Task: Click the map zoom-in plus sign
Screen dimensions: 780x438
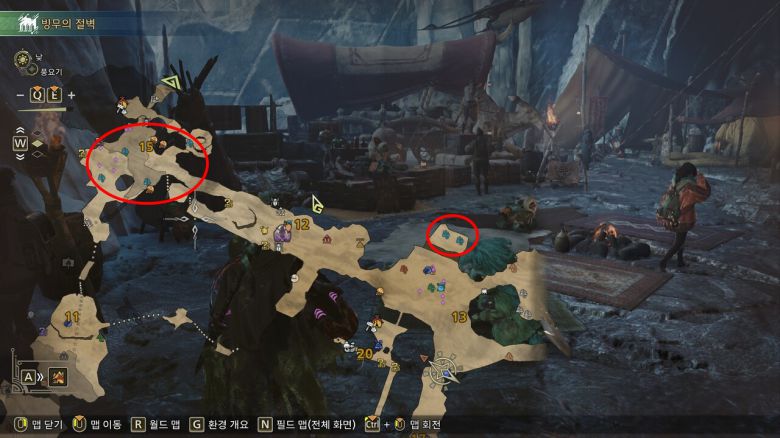Action: pos(72,95)
